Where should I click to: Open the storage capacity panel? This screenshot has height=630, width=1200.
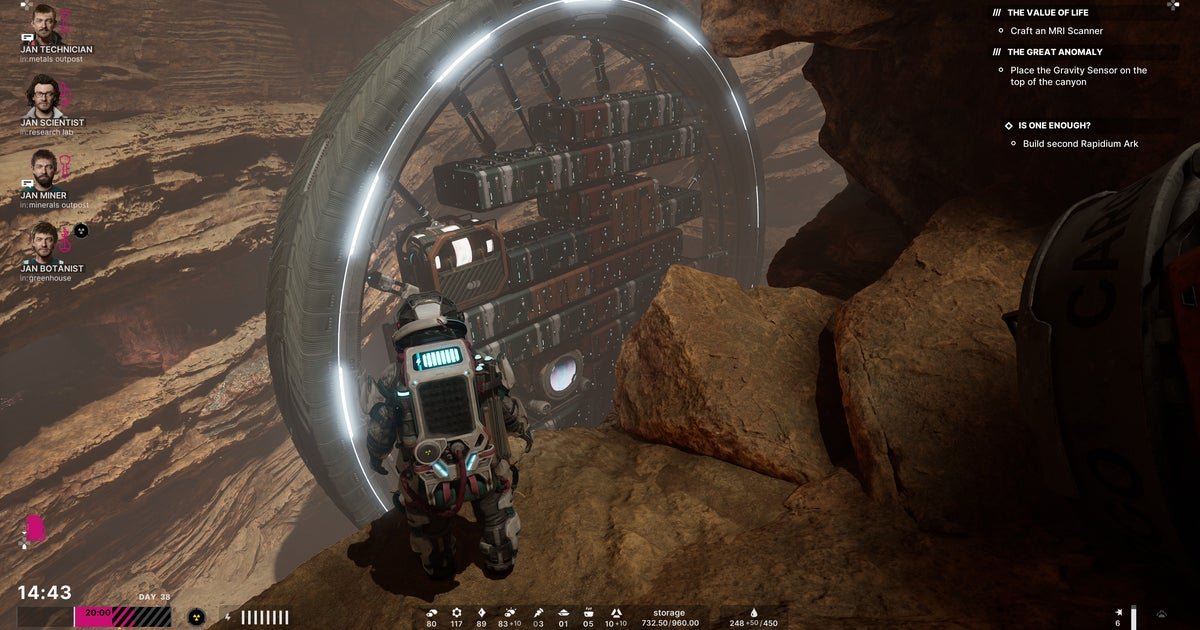click(x=669, y=617)
